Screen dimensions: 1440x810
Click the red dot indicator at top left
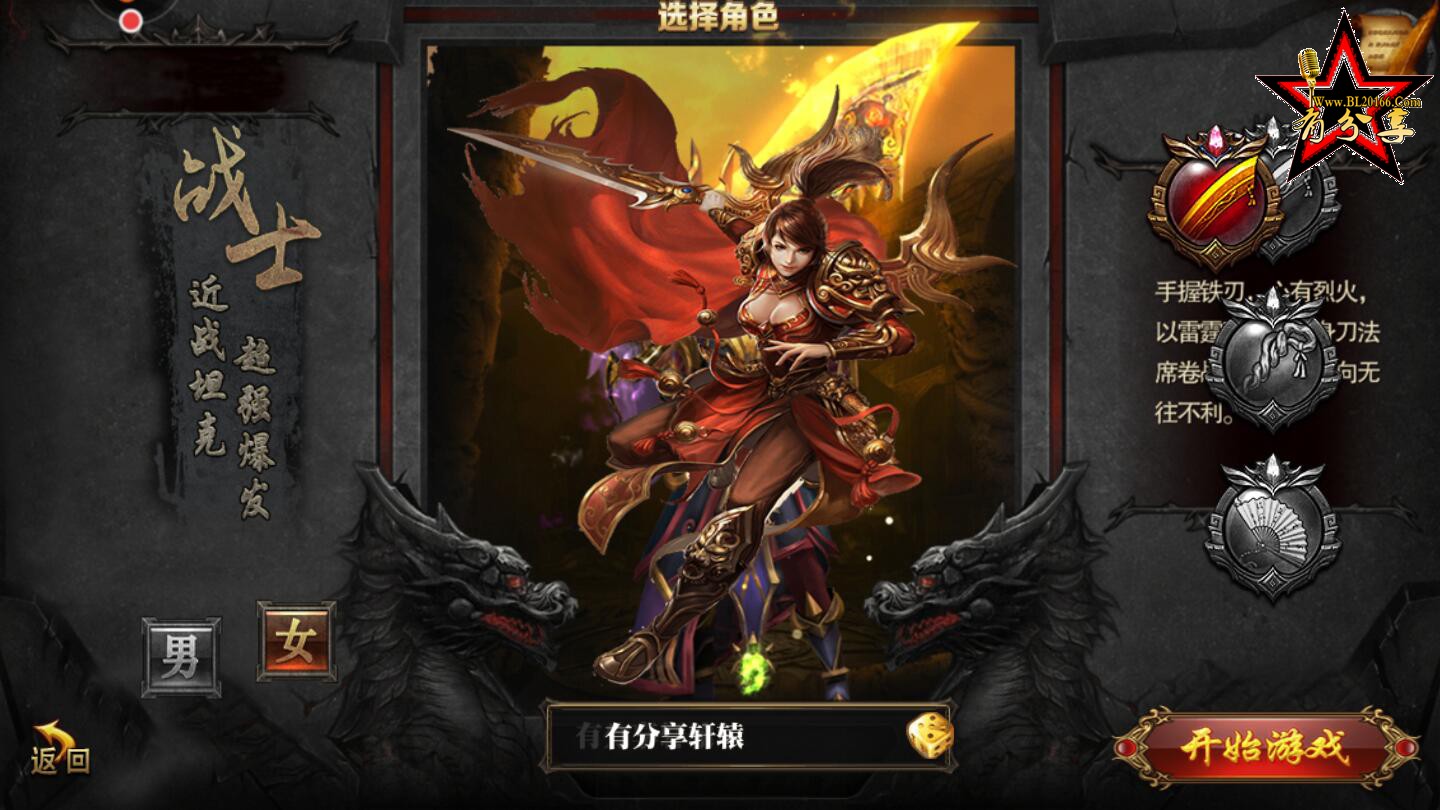click(129, 21)
